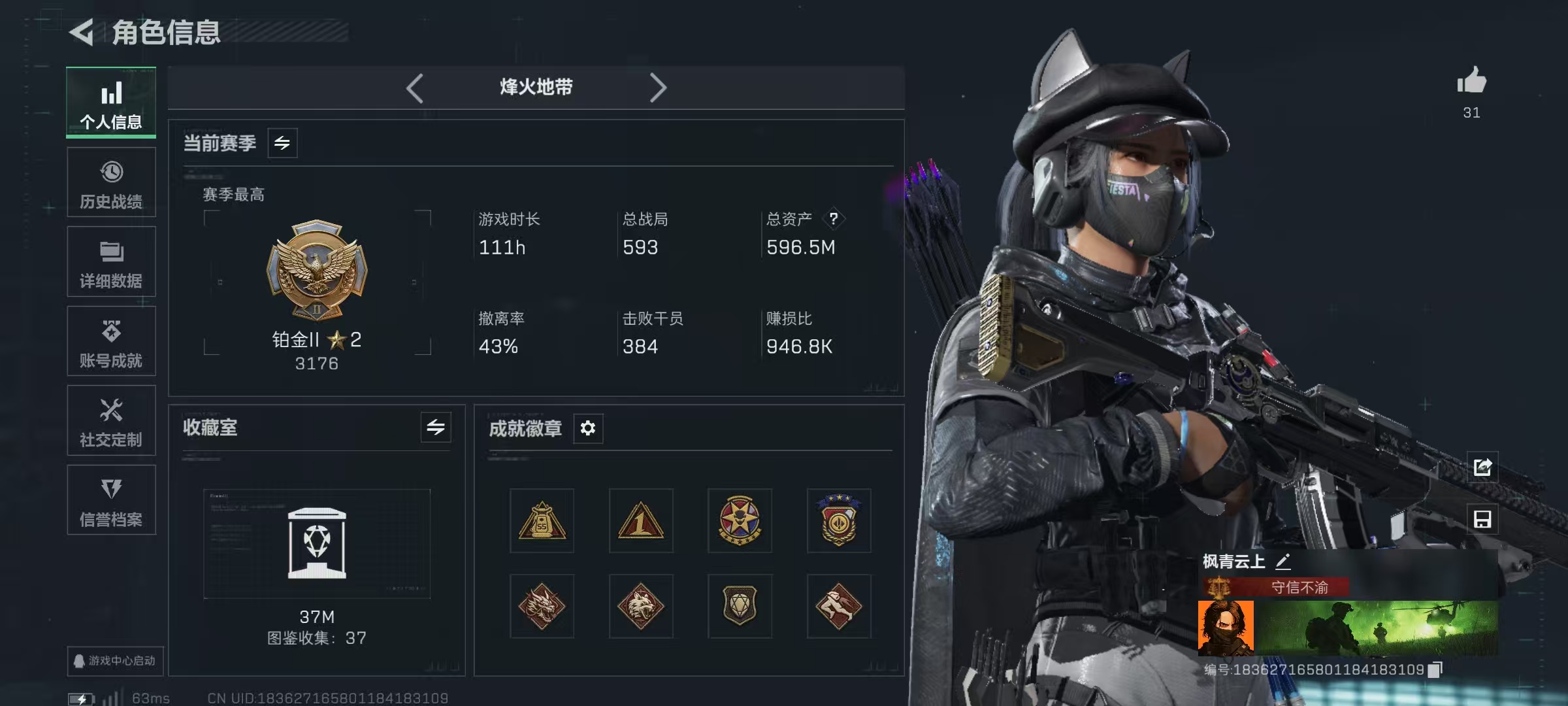Click the dragon achievement badge
The image size is (1568, 706).
pyautogui.click(x=542, y=606)
